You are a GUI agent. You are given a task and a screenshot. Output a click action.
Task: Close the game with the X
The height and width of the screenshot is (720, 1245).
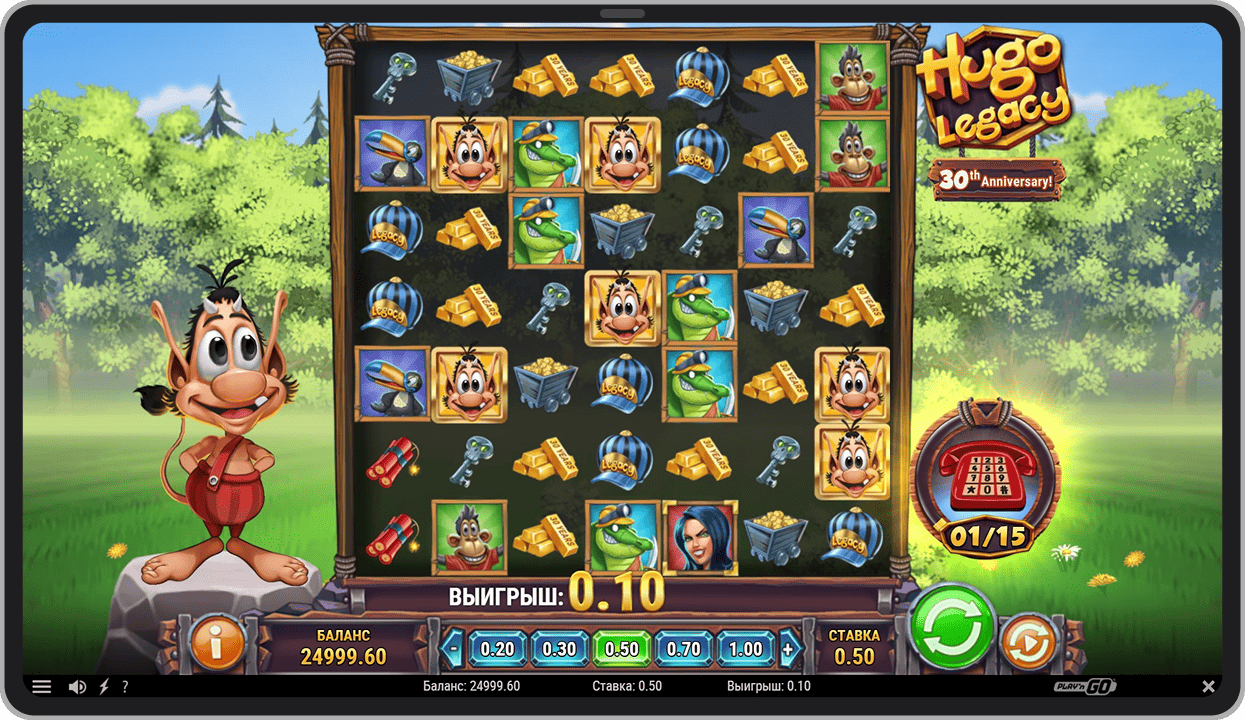pos(1208,687)
